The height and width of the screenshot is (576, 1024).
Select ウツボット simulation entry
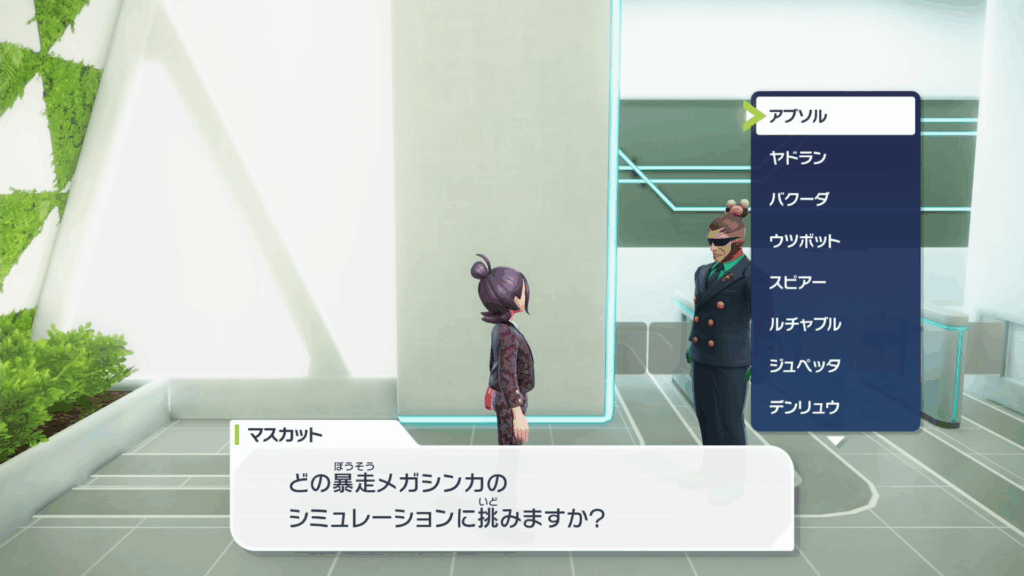tap(835, 241)
